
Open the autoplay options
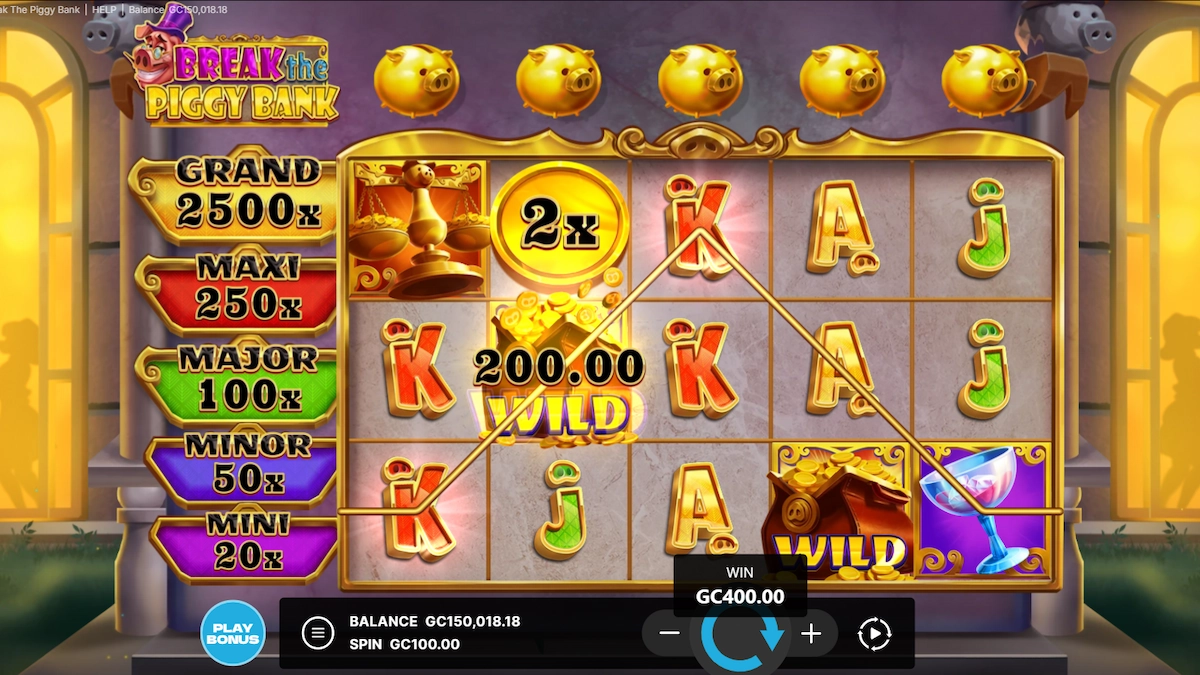(x=875, y=633)
